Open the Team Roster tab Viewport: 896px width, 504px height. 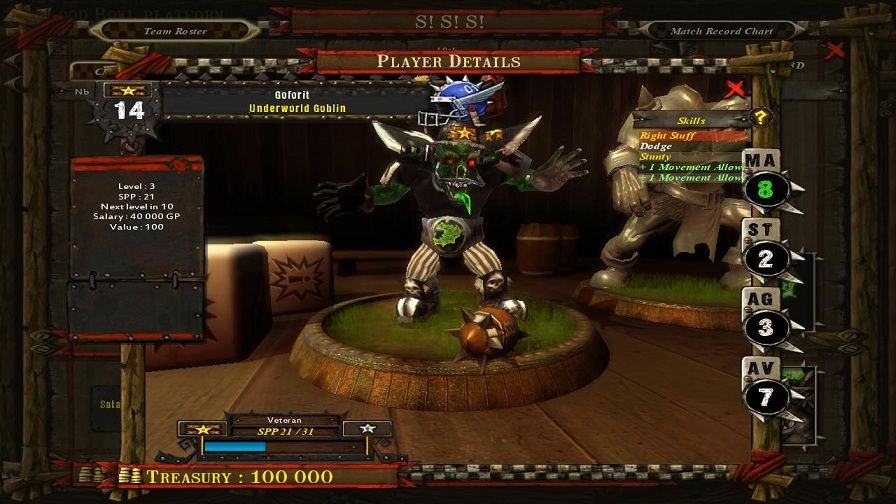click(174, 31)
